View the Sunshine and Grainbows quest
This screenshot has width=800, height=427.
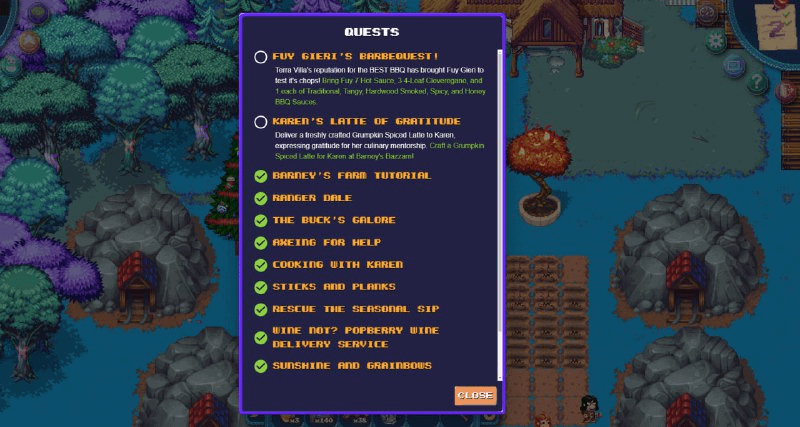coord(351,366)
